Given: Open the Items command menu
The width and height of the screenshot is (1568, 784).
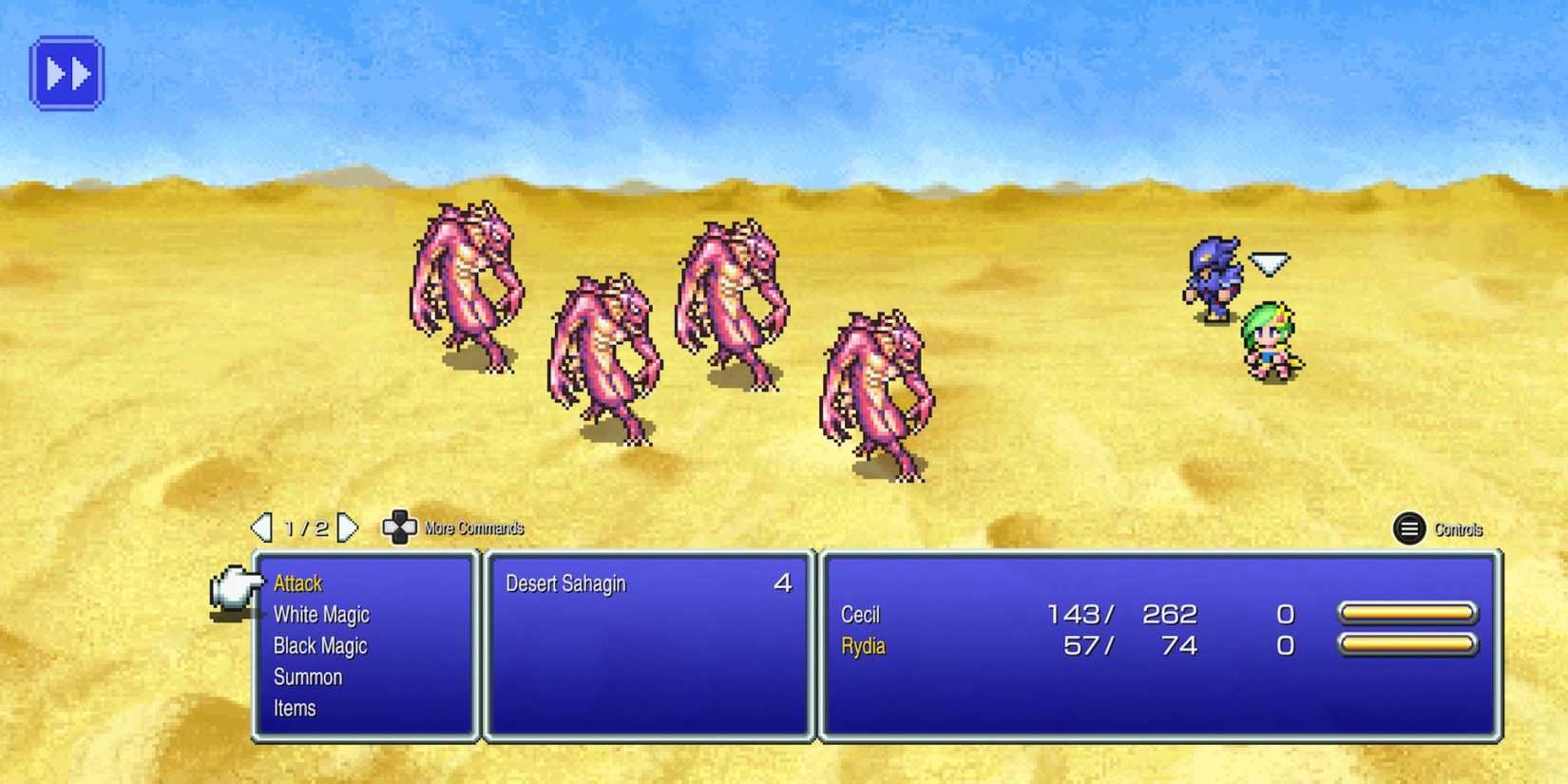Looking at the screenshot, I should [x=294, y=708].
